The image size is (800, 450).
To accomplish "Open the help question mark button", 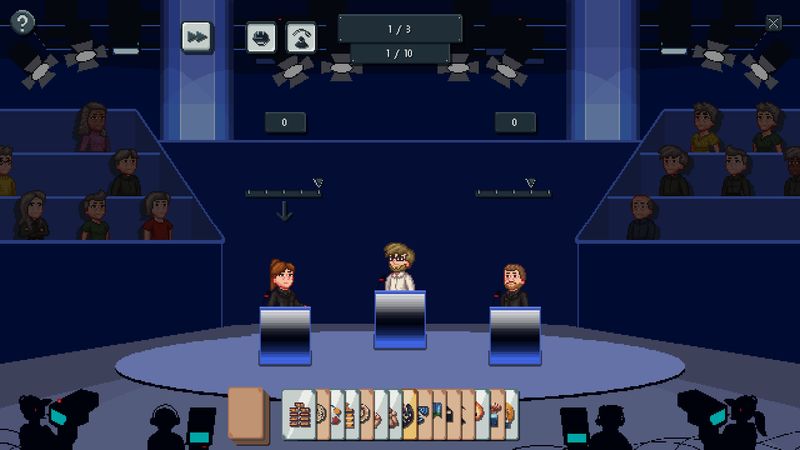I will (21, 23).
